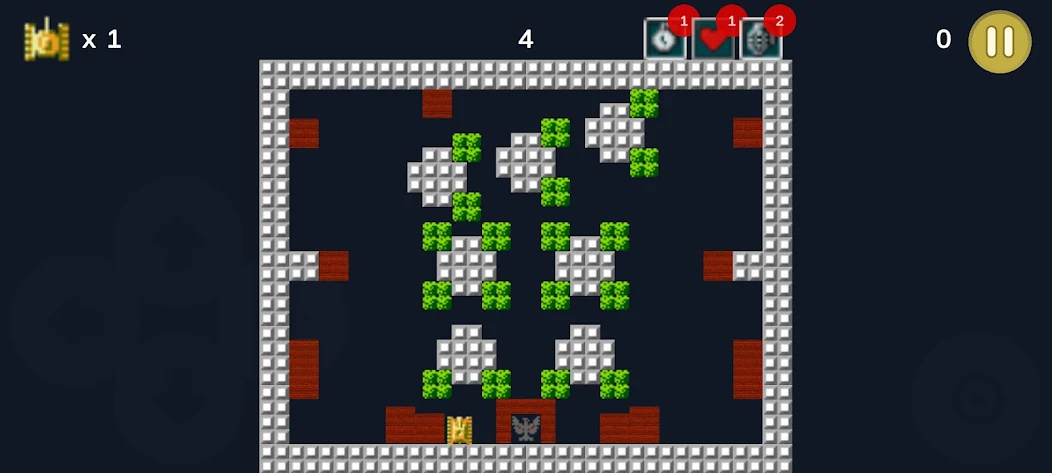Image resolution: width=1052 pixels, height=473 pixels.
Task: Use the grenade power-up
Action: [760, 40]
